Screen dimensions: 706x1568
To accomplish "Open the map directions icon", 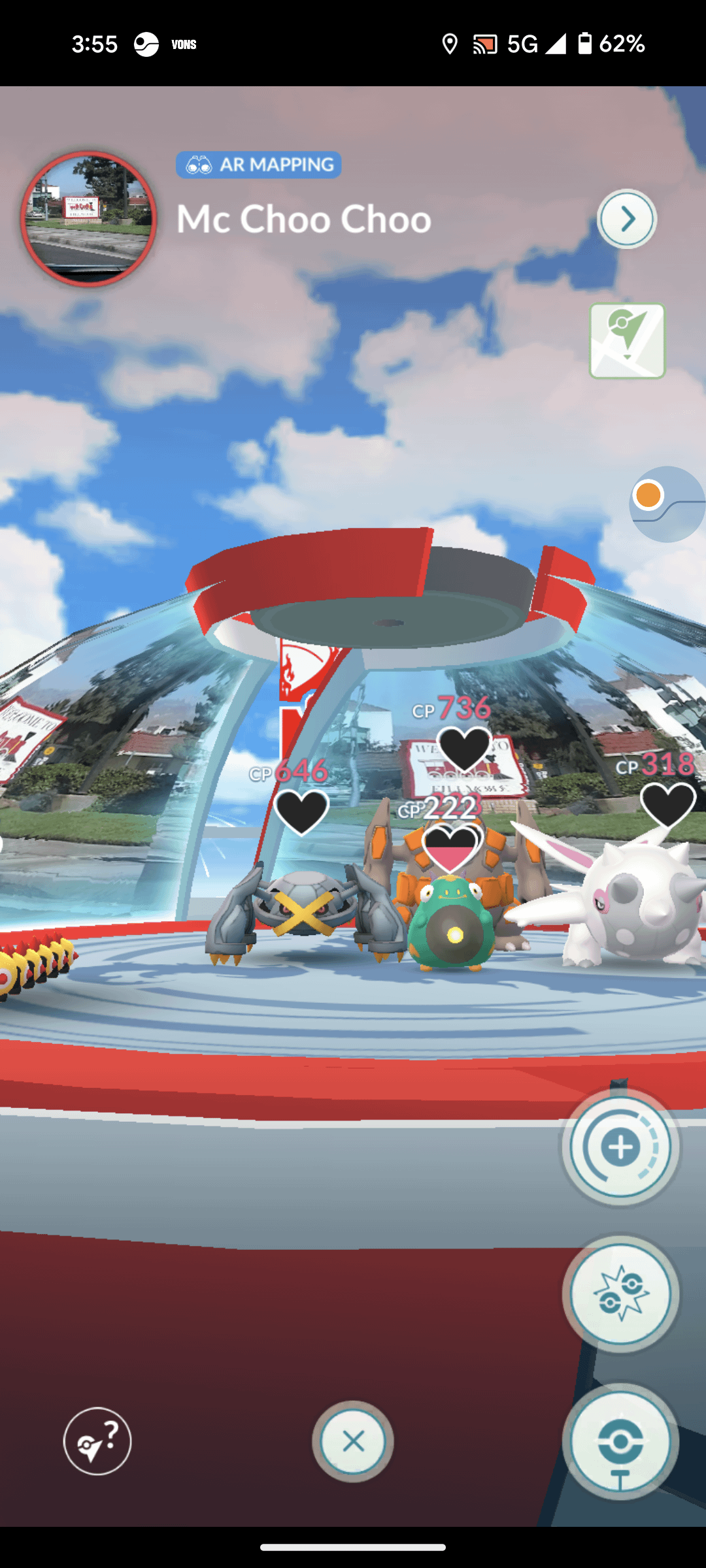I will (627, 340).
